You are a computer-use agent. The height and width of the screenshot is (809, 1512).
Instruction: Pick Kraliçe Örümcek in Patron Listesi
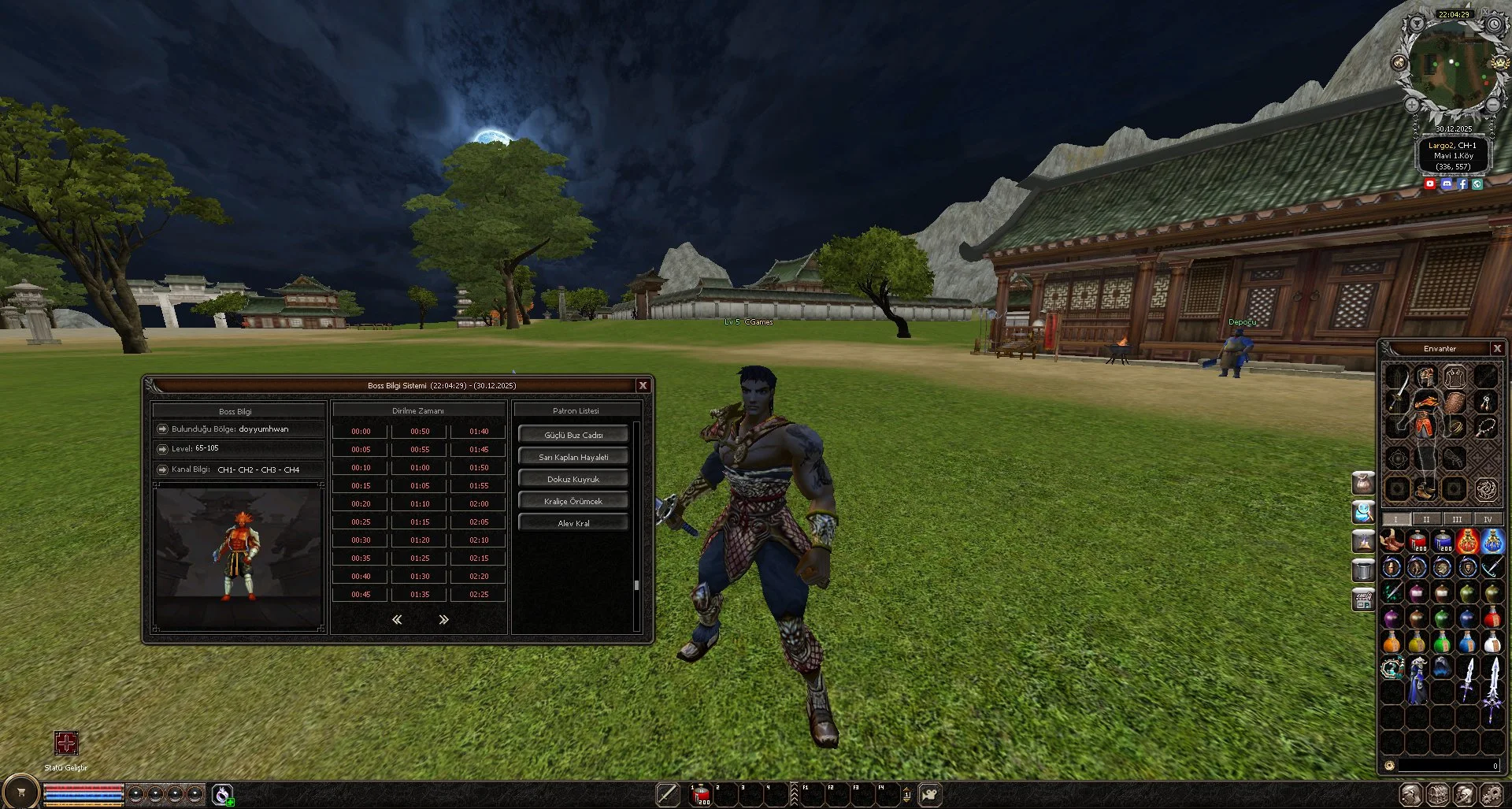pos(573,501)
